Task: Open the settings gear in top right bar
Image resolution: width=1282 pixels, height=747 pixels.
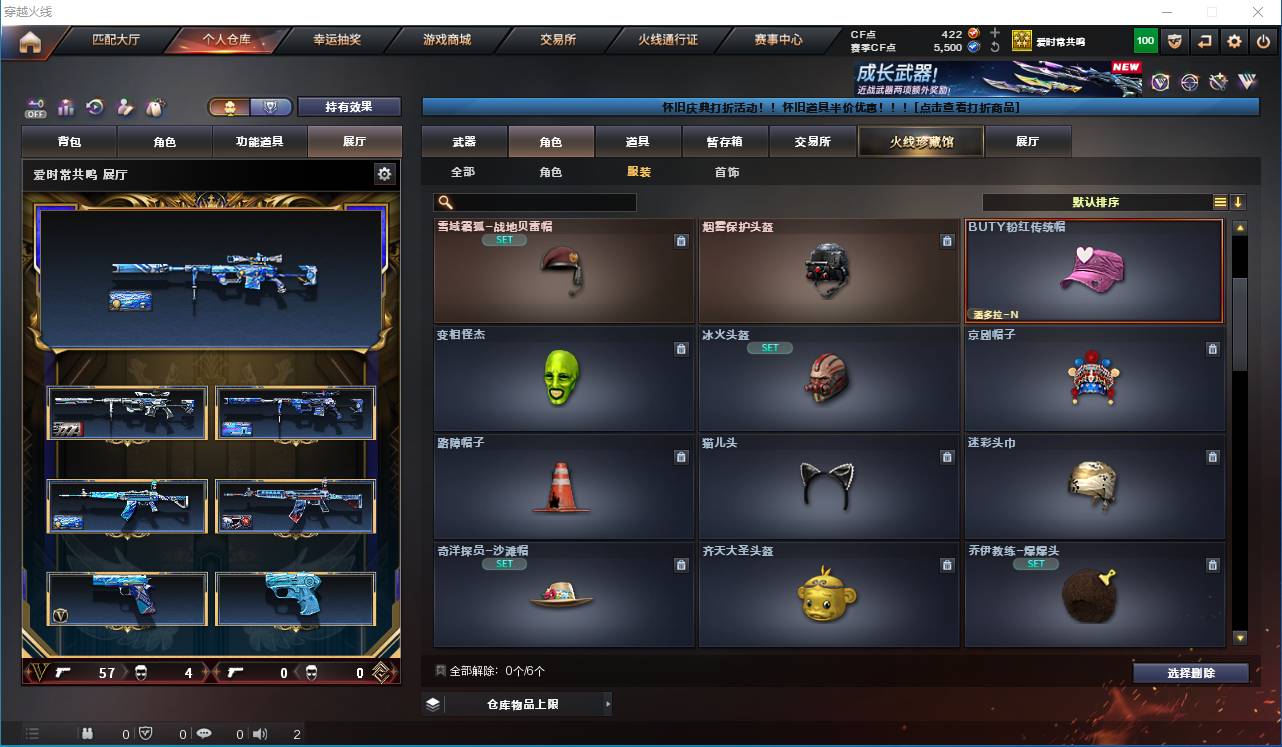Action: (x=1233, y=40)
